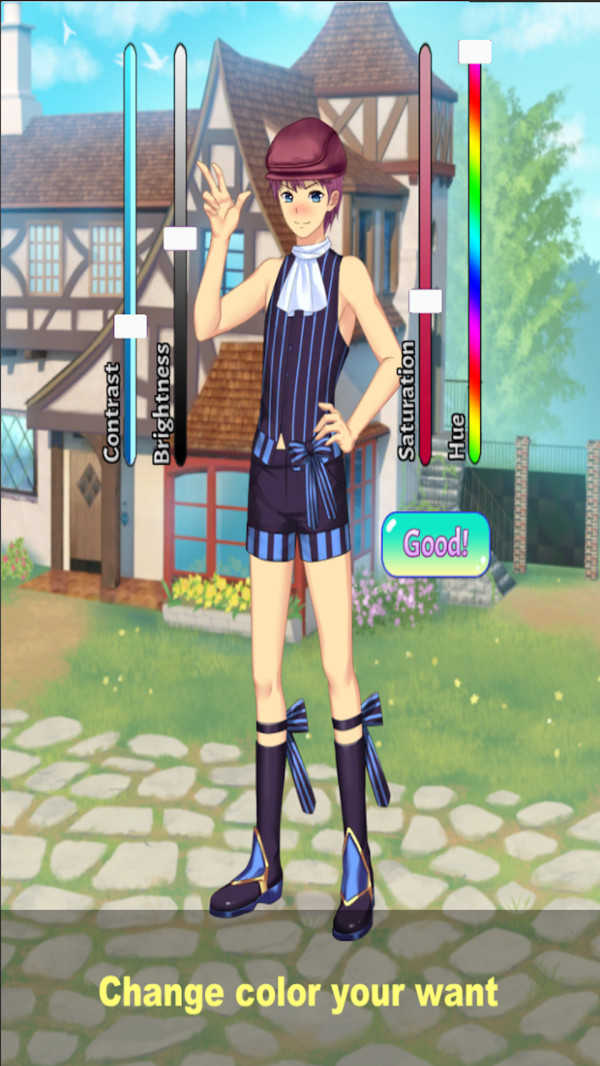Screen dimensions: 600x1066
Task: Confirm colors with the Good! button
Action: (435, 545)
